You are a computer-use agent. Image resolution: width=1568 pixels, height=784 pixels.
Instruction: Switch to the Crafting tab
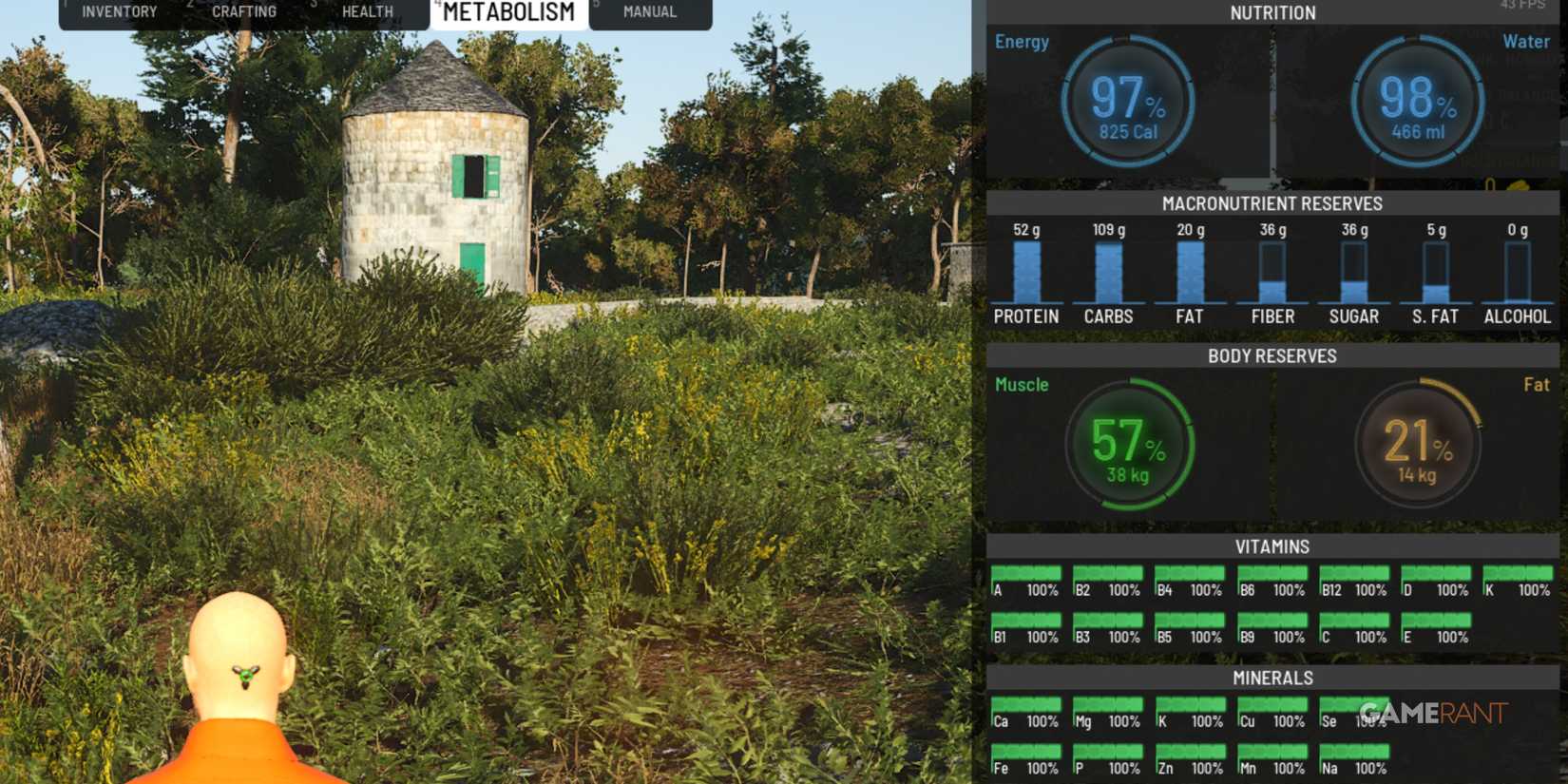243,11
